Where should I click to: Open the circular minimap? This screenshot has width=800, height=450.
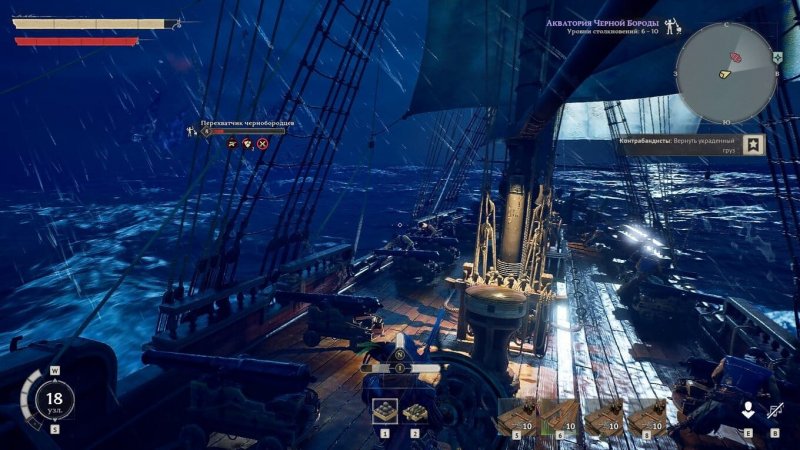click(x=727, y=72)
